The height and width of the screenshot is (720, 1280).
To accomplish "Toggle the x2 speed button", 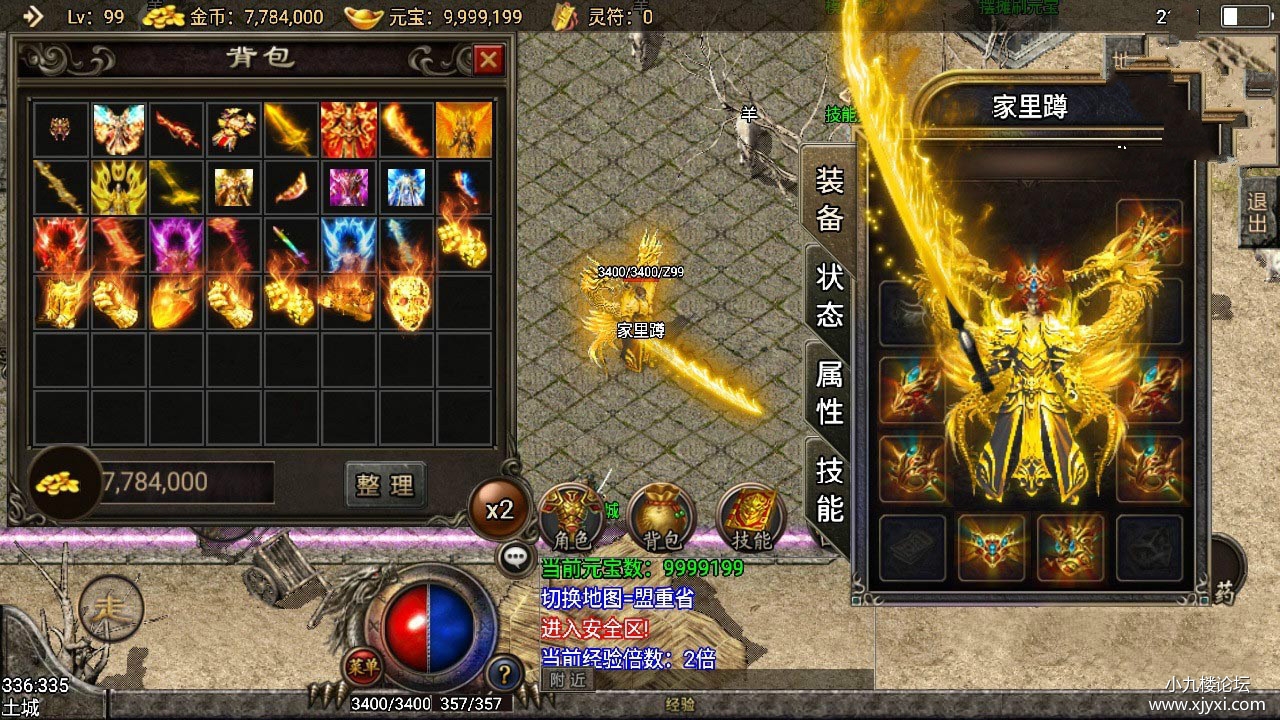I will pyautogui.click(x=499, y=510).
